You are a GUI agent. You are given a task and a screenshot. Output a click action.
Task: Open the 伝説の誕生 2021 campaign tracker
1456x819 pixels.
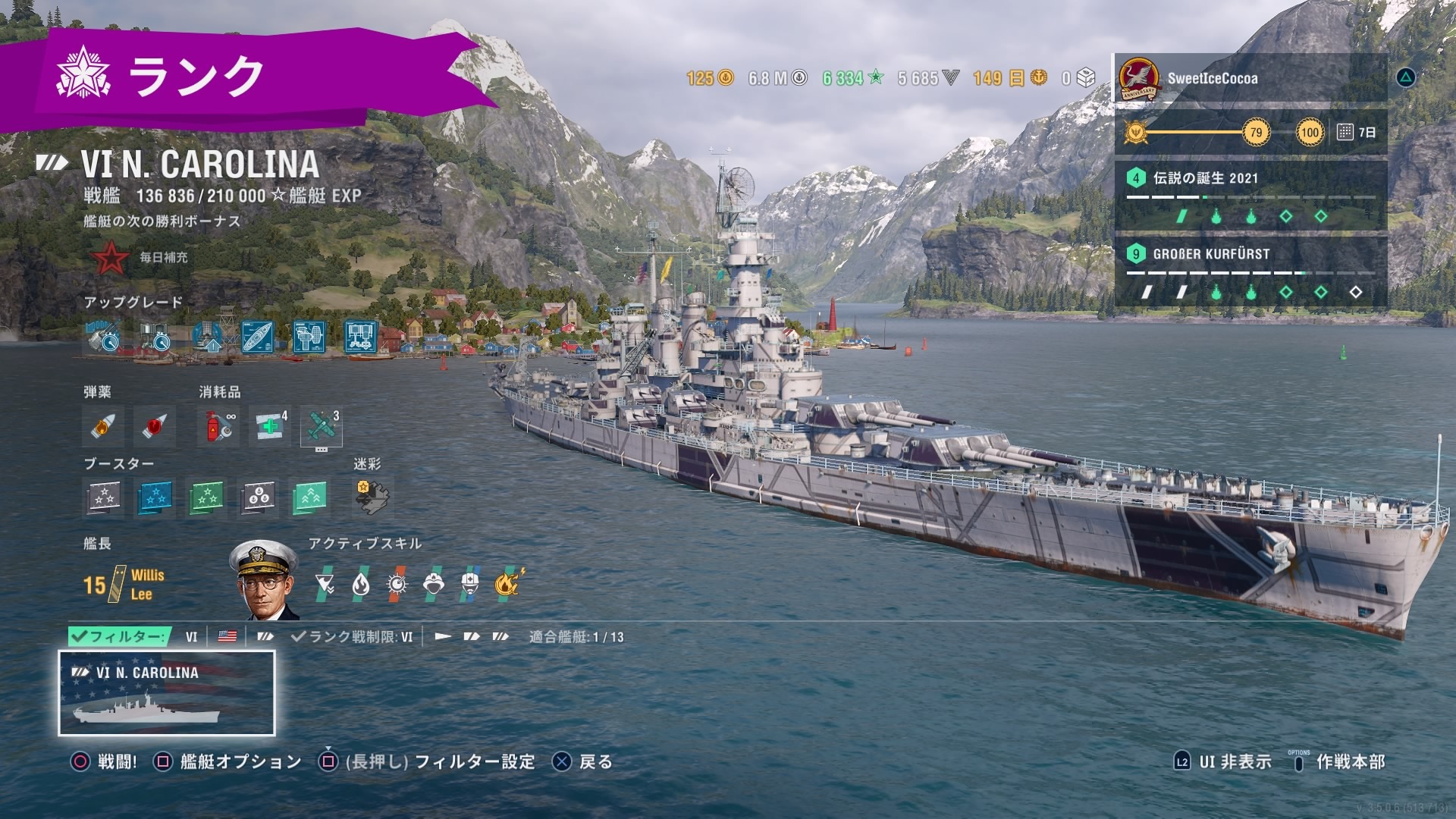(x=1250, y=196)
